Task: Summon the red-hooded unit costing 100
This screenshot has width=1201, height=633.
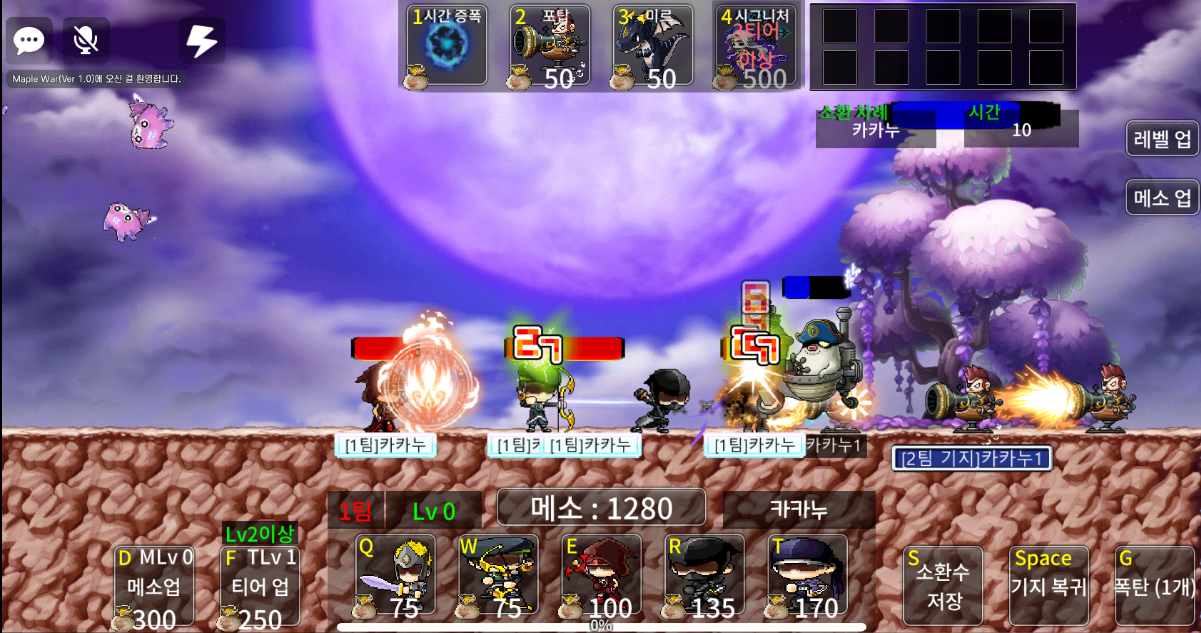Action: tap(602, 575)
